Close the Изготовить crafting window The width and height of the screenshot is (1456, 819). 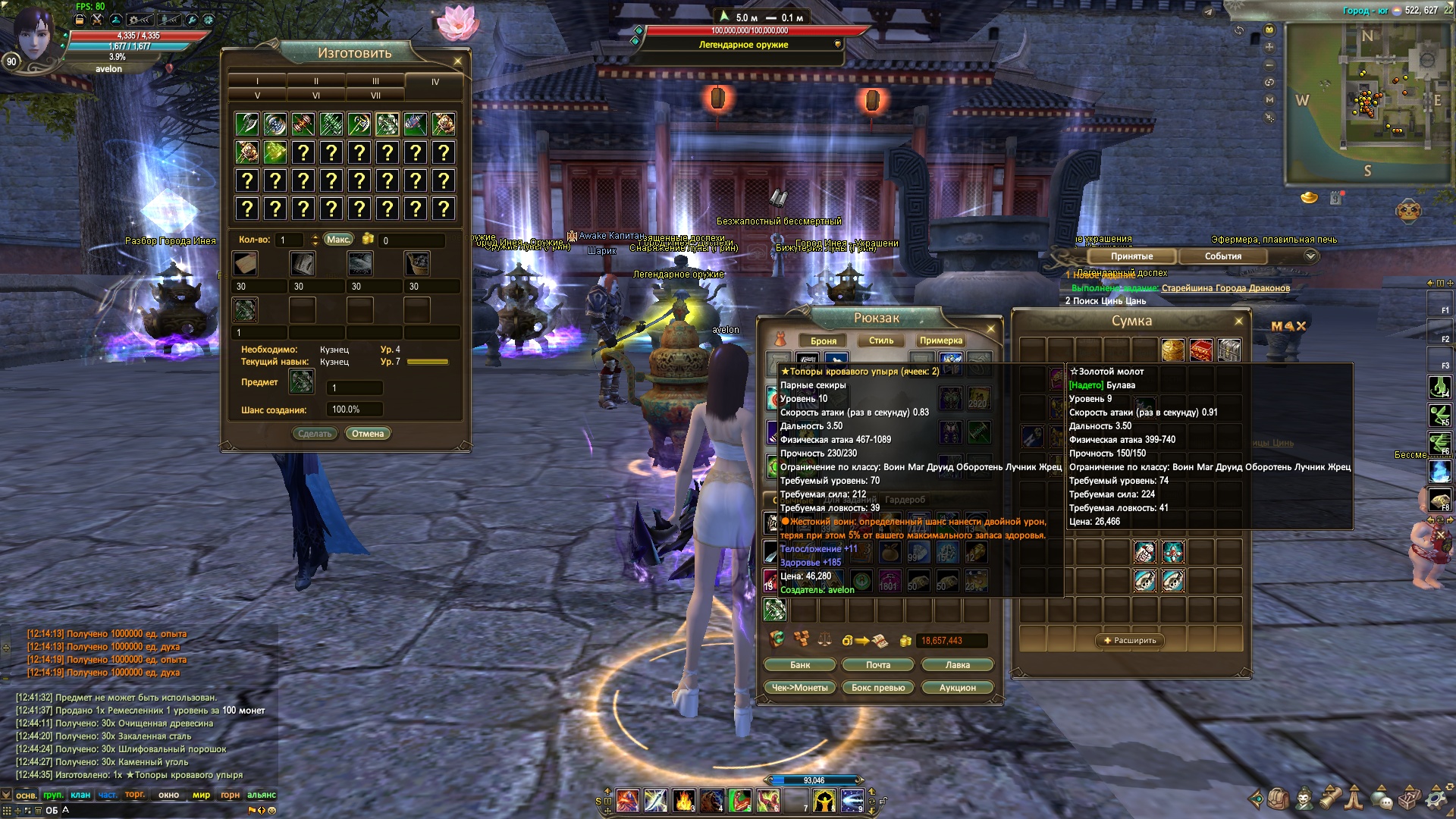click(457, 61)
